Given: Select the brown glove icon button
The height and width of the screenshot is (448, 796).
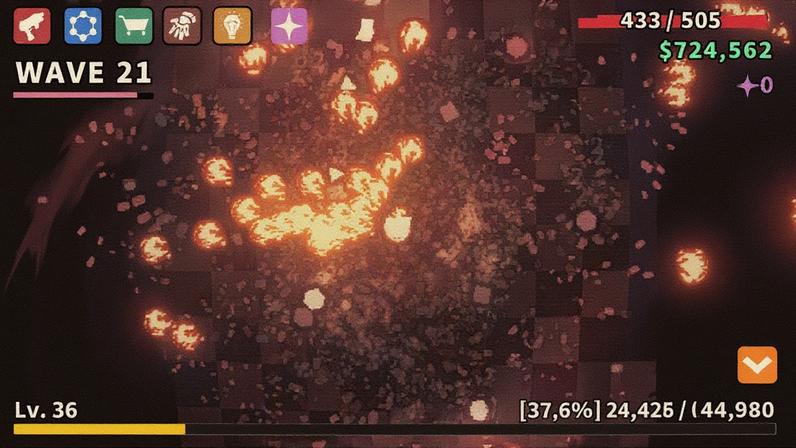Looking at the screenshot, I should (x=182, y=26).
